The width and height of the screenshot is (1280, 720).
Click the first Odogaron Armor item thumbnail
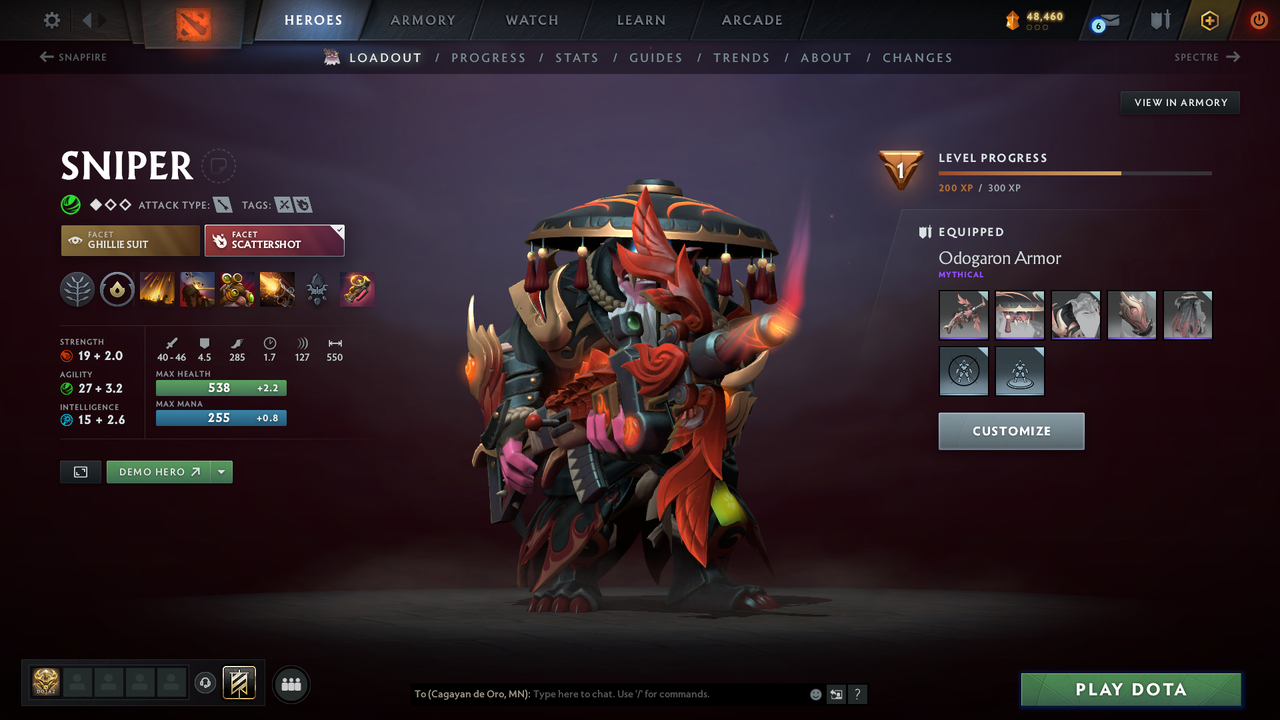pyautogui.click(x=963, y=315)
